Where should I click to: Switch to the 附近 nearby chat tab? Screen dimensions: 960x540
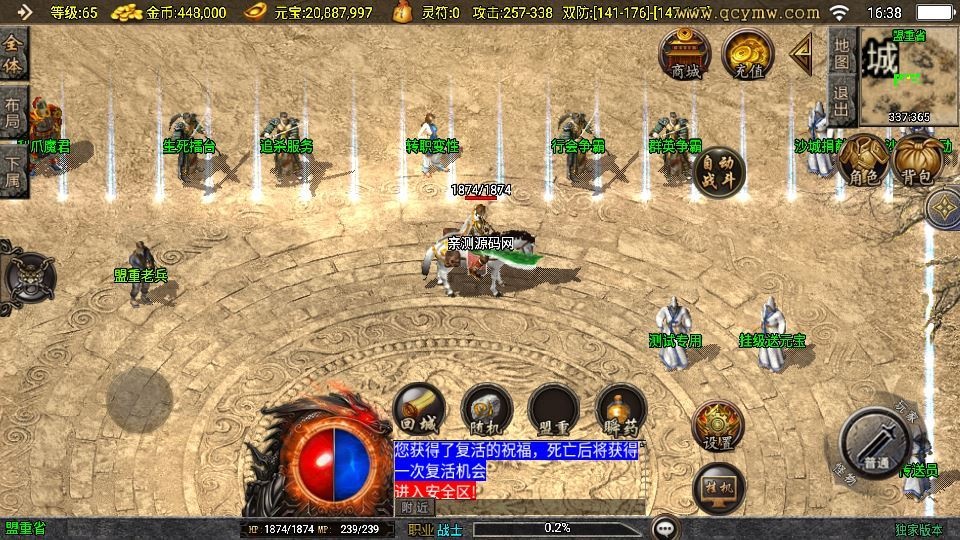(x=413, y=507)
